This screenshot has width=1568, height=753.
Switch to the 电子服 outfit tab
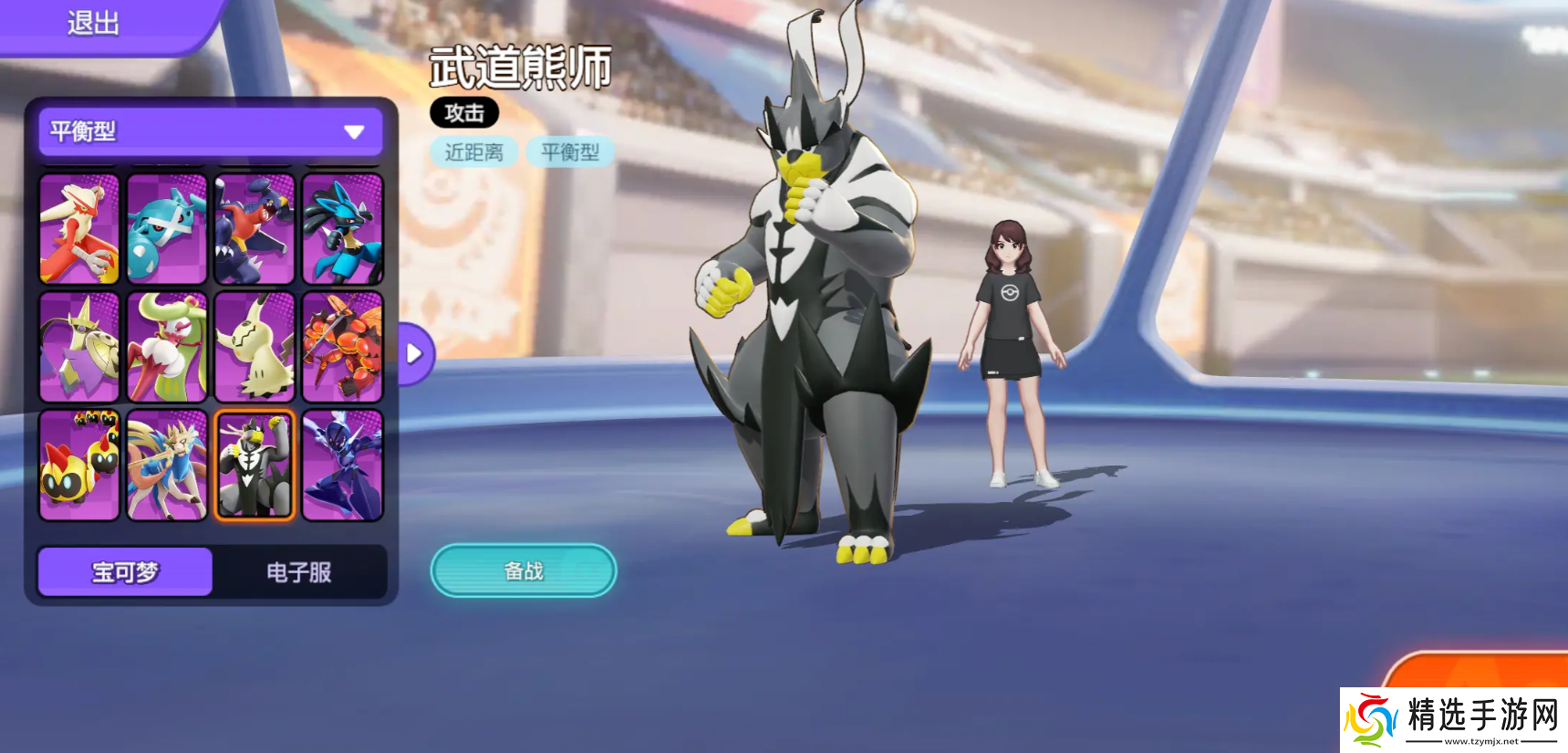pos(299,571)
